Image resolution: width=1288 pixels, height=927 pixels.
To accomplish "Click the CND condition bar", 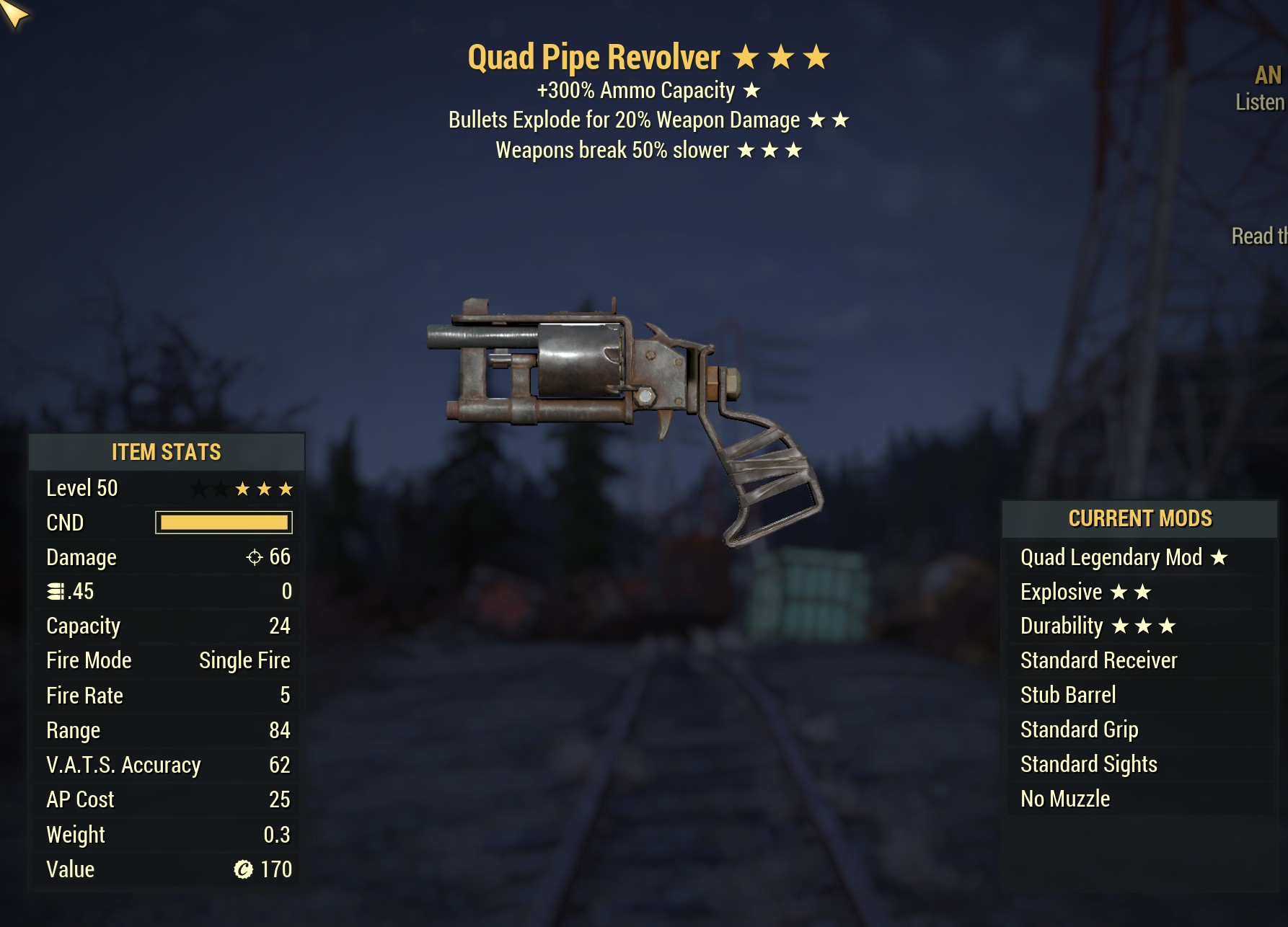I will click(222, 522).
